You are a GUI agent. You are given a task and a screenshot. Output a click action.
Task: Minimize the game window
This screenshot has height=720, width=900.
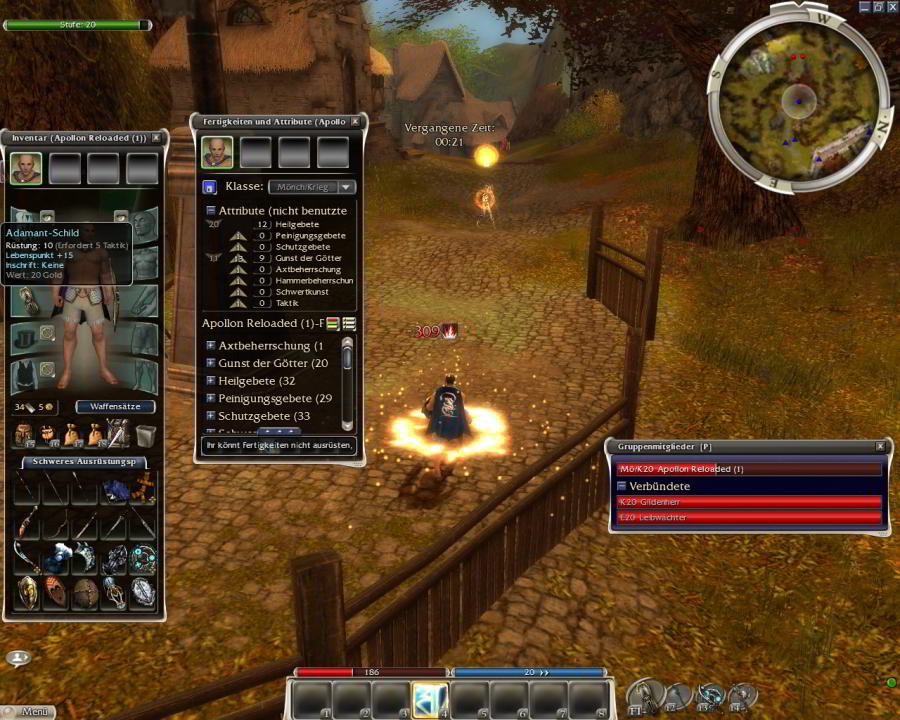coord(862,6)
